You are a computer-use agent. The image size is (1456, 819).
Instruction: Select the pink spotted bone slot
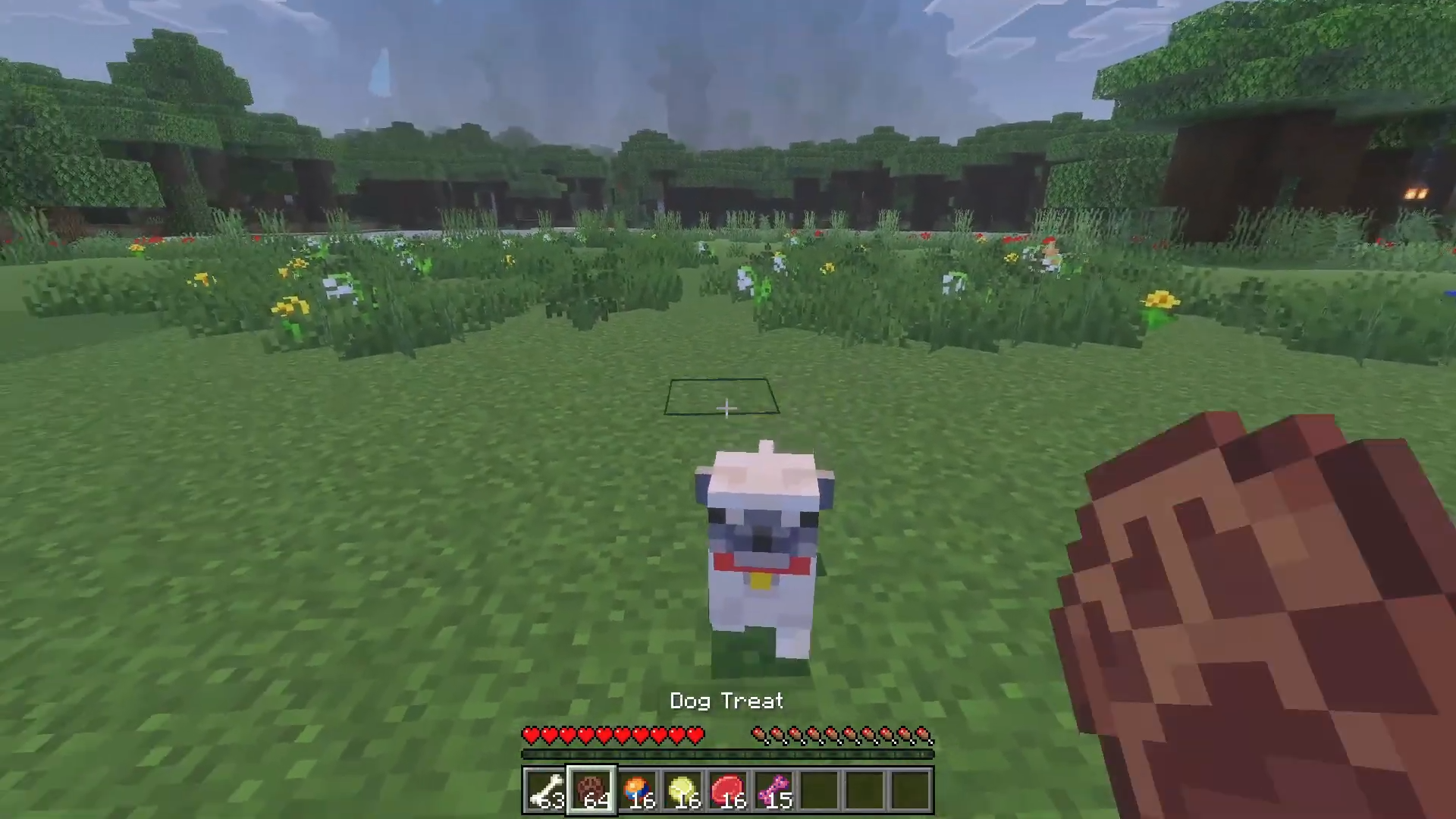click(773, 790)
